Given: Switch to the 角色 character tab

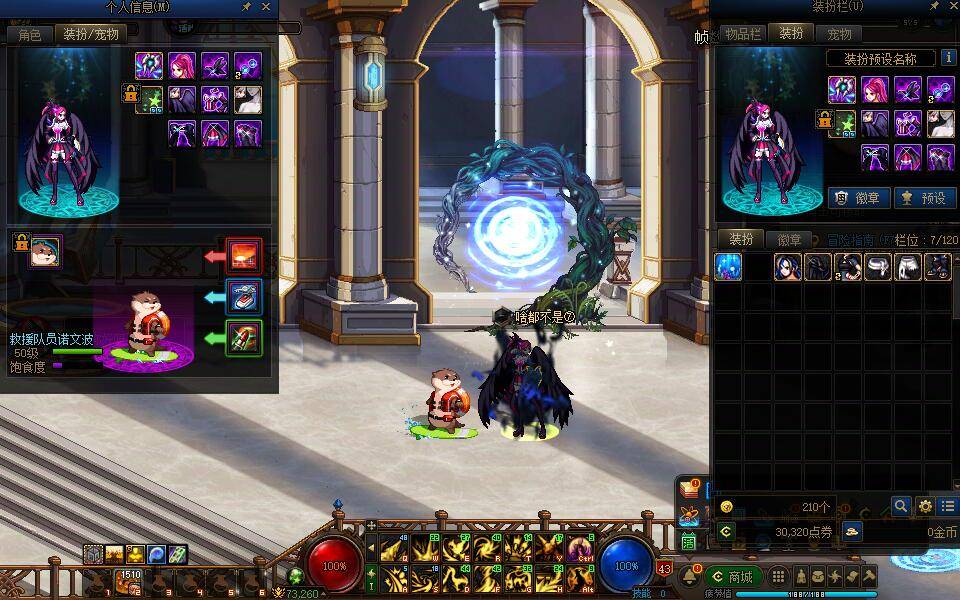Looking at the screenshot, I should (x=29, y=34).
